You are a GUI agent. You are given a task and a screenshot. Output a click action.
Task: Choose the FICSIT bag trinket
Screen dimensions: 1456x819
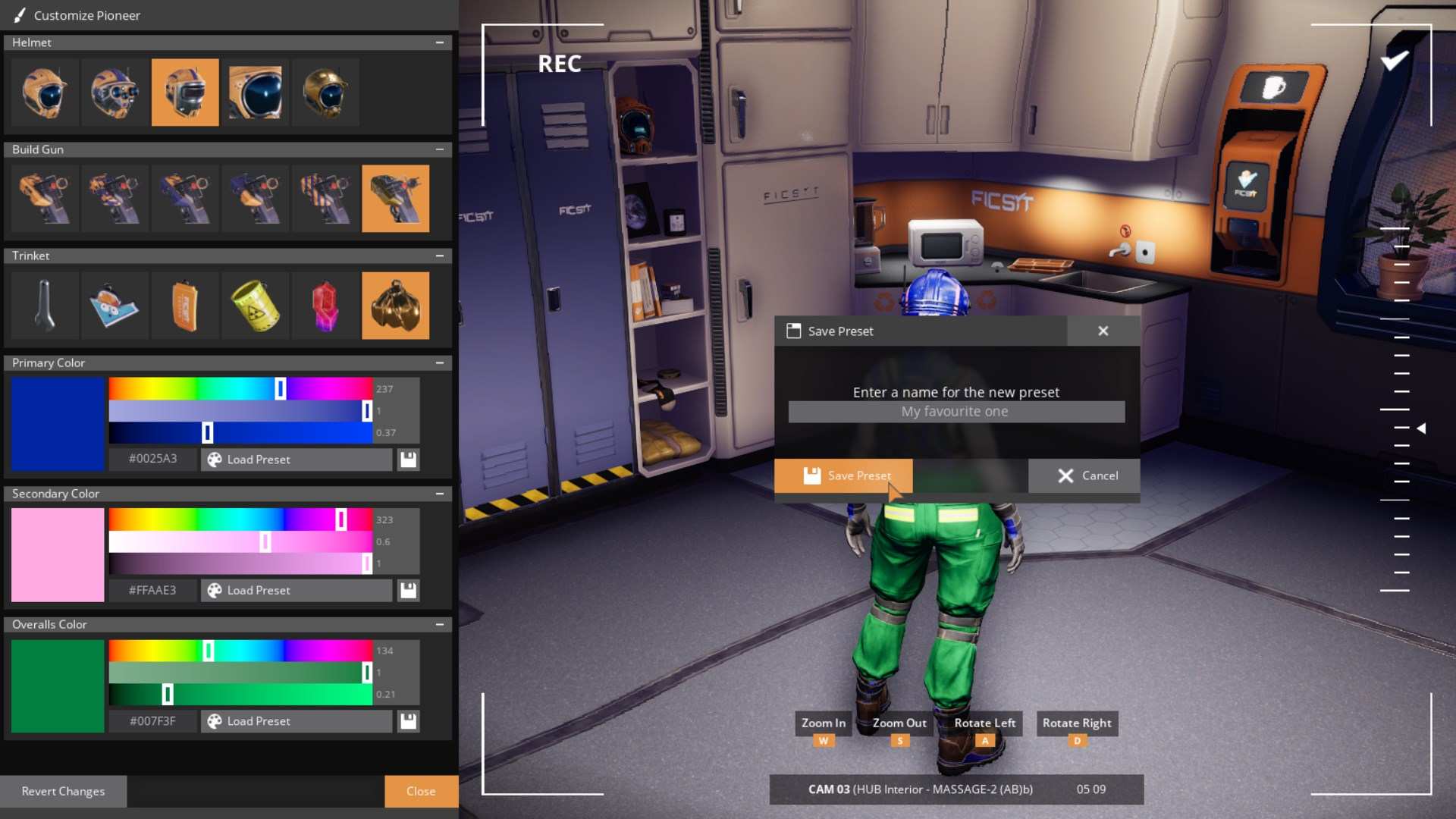(185, 306)
